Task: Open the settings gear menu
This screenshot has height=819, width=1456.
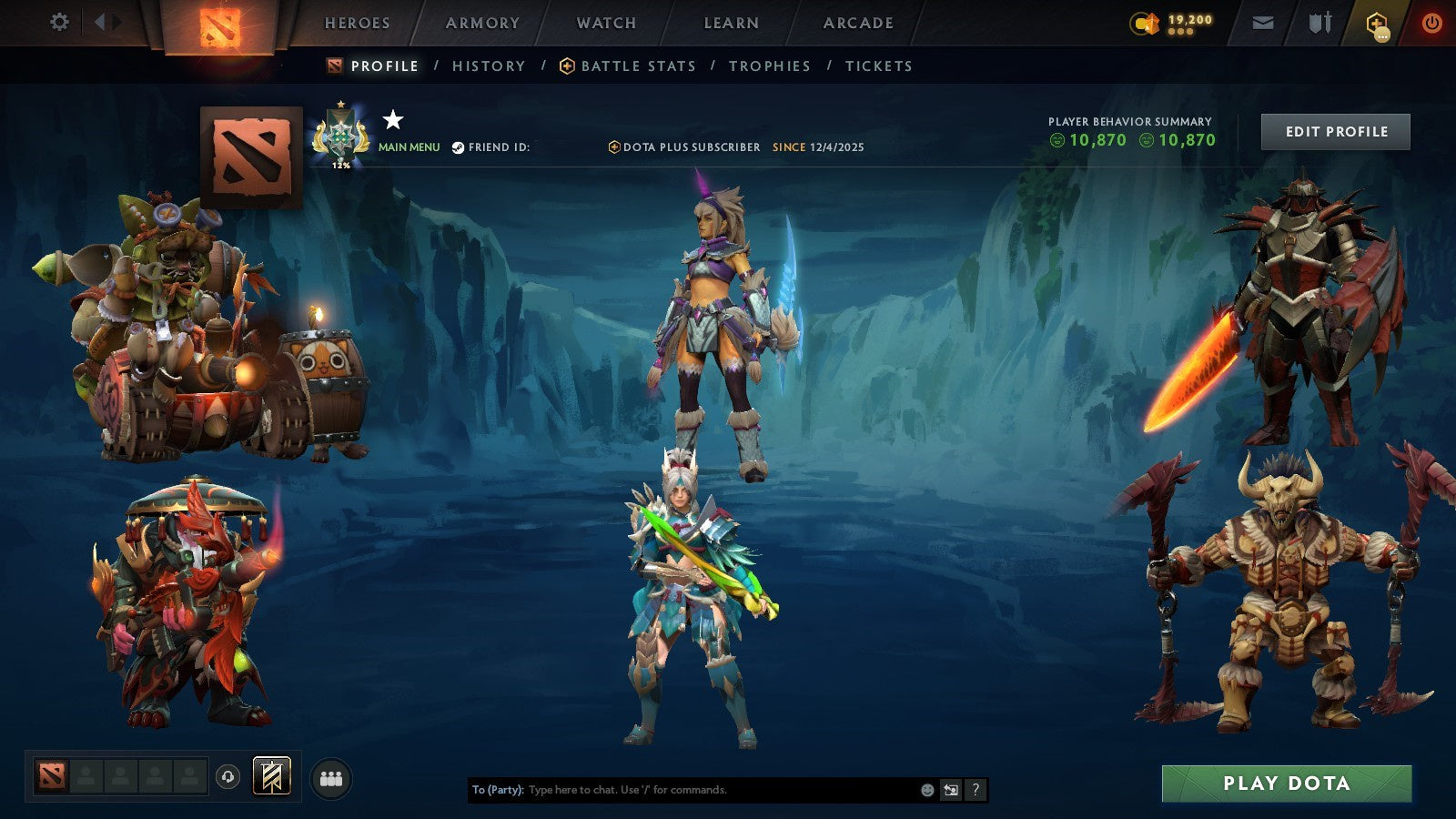Action: point(60,23)
